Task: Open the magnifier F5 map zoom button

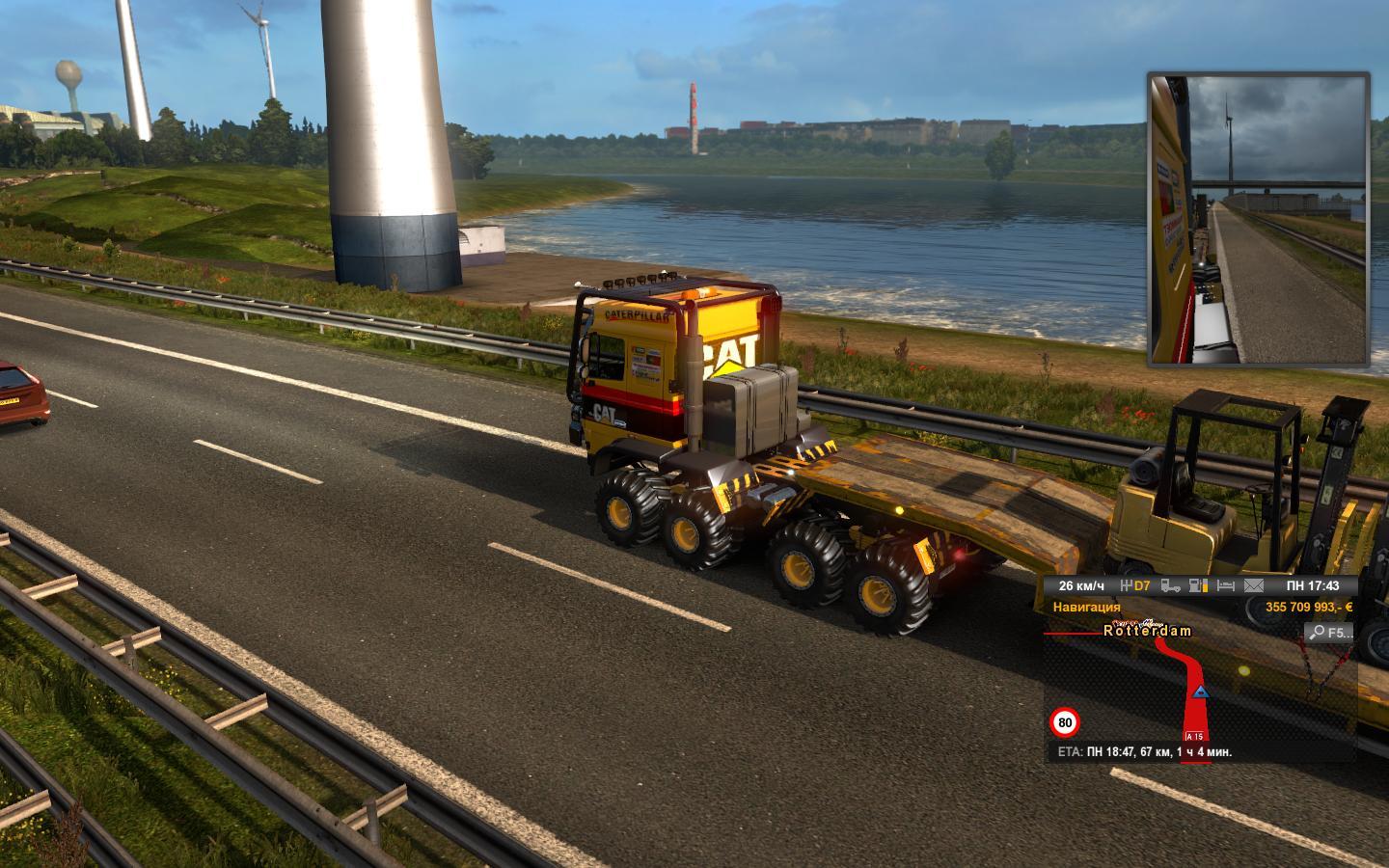Action: [1329, 633]
